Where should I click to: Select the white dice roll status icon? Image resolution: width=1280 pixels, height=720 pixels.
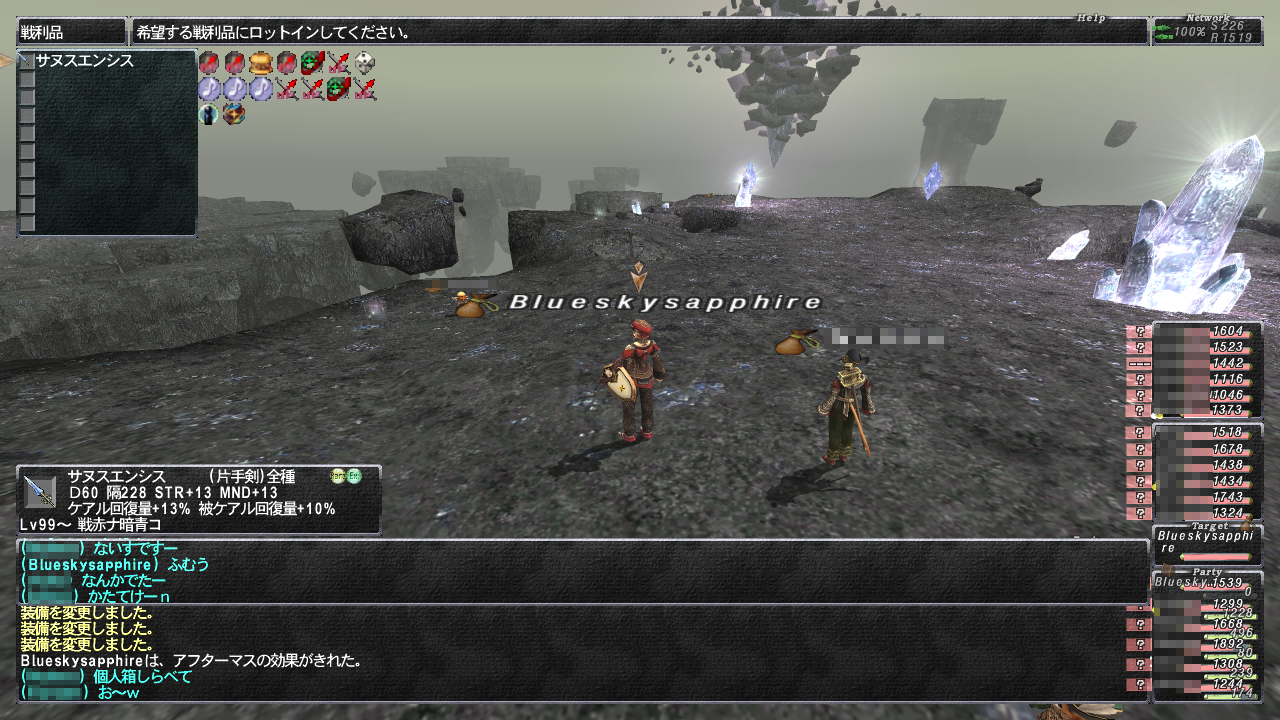point(365,64)
